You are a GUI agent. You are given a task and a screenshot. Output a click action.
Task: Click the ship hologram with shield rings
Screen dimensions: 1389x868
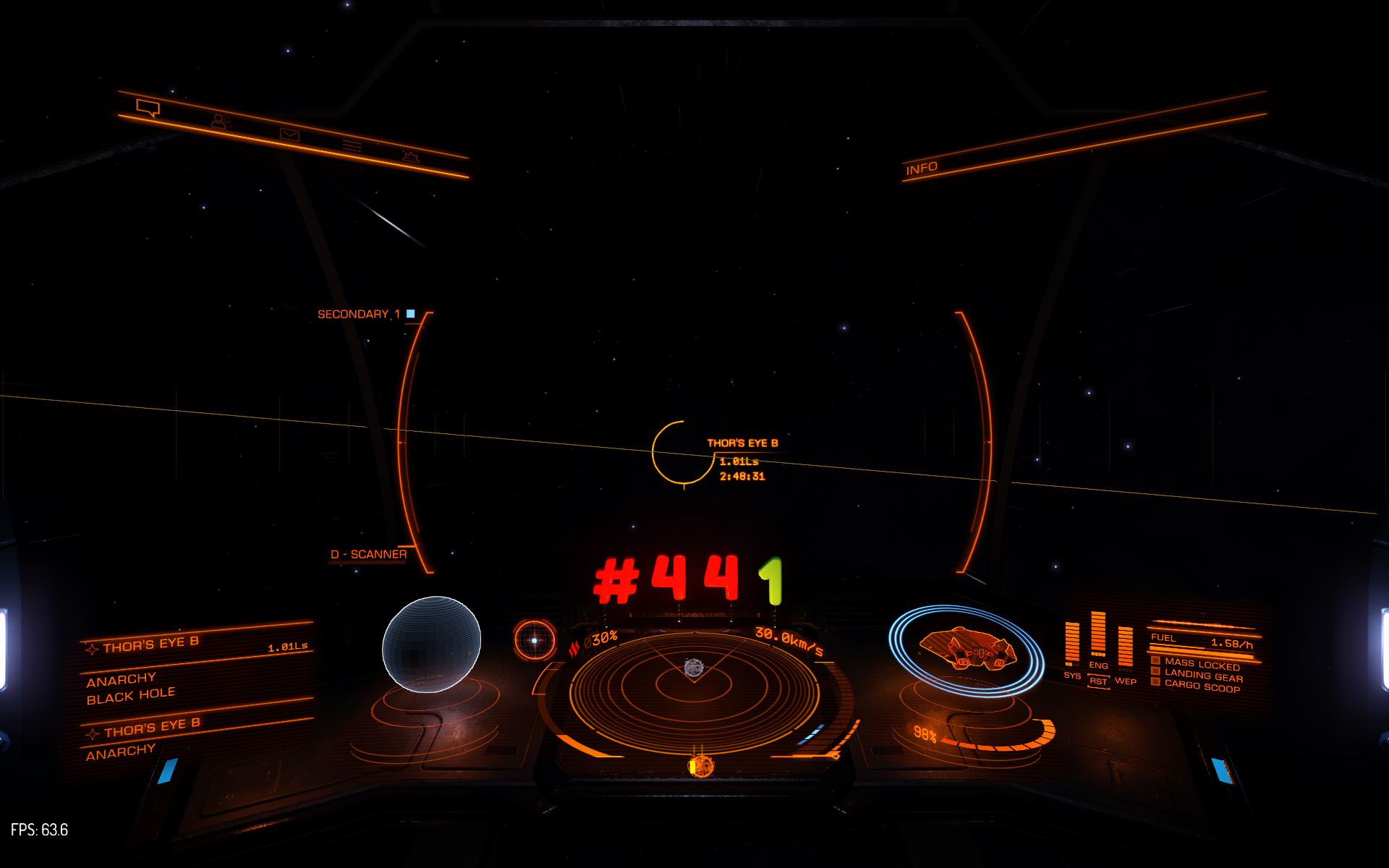[967, 650]
